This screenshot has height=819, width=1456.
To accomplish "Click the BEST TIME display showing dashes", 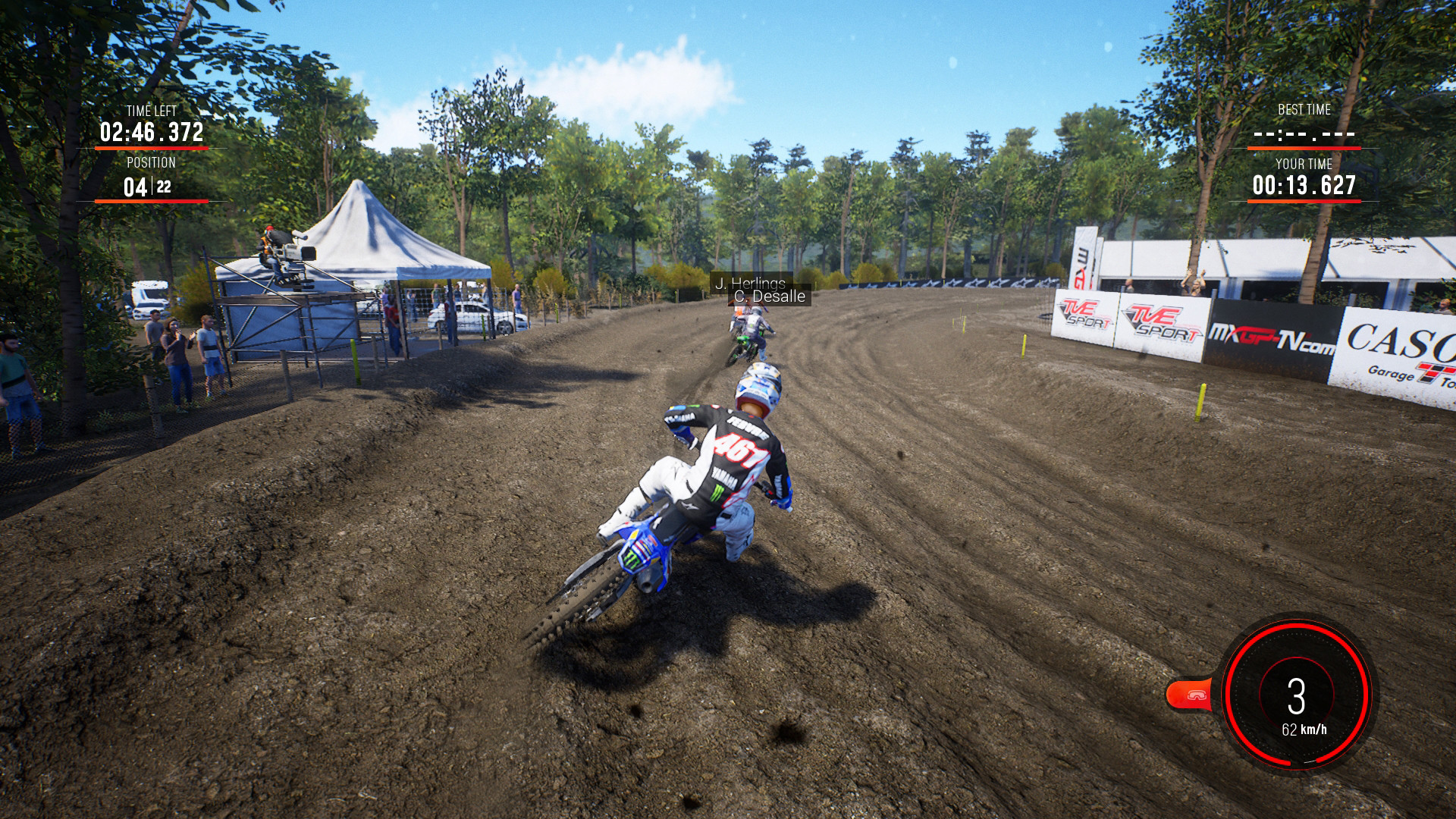I will click(x=1304, y=135).
